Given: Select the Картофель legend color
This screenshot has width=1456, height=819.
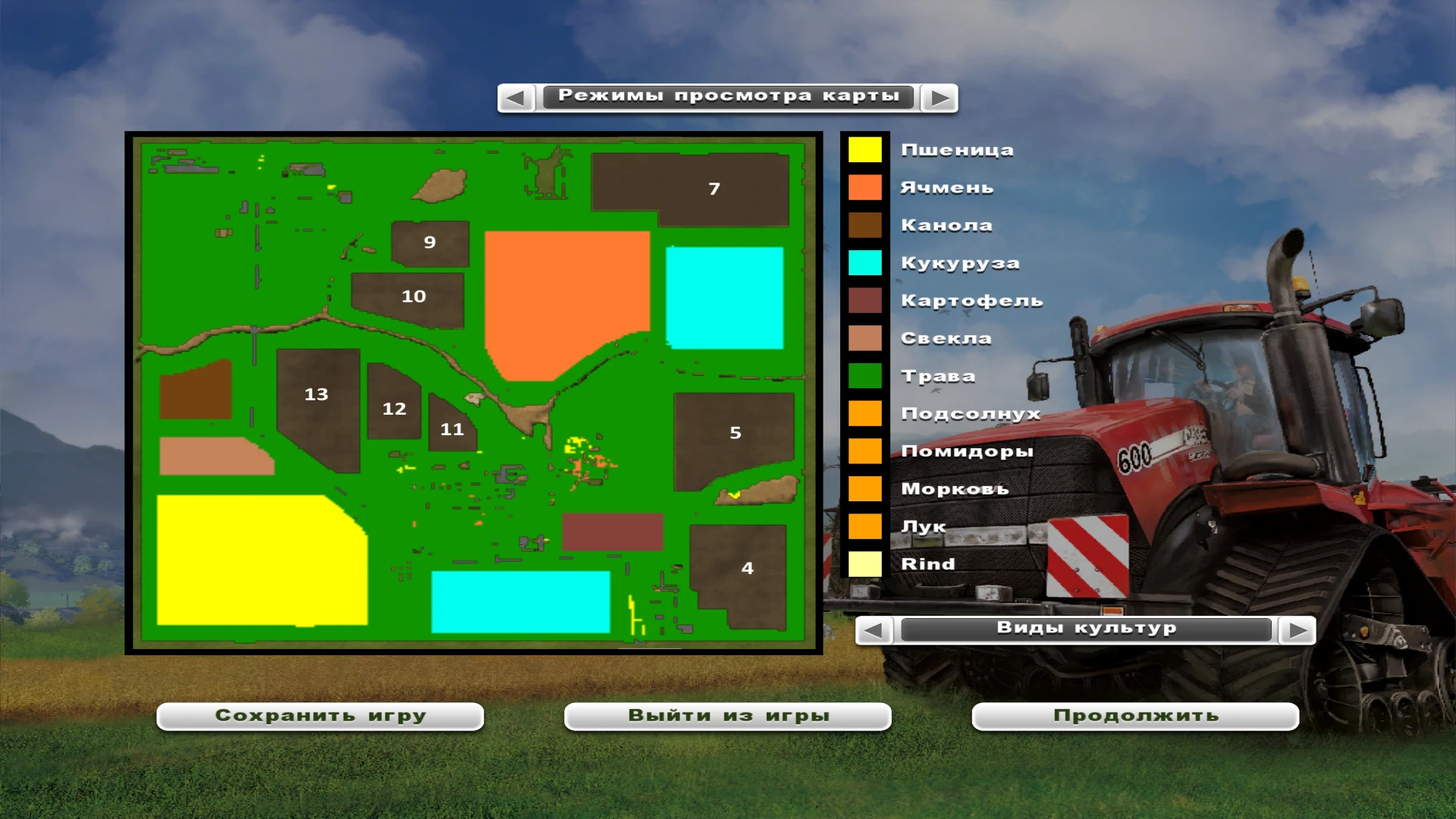Looking at the screenshot, I should (864, 300).
